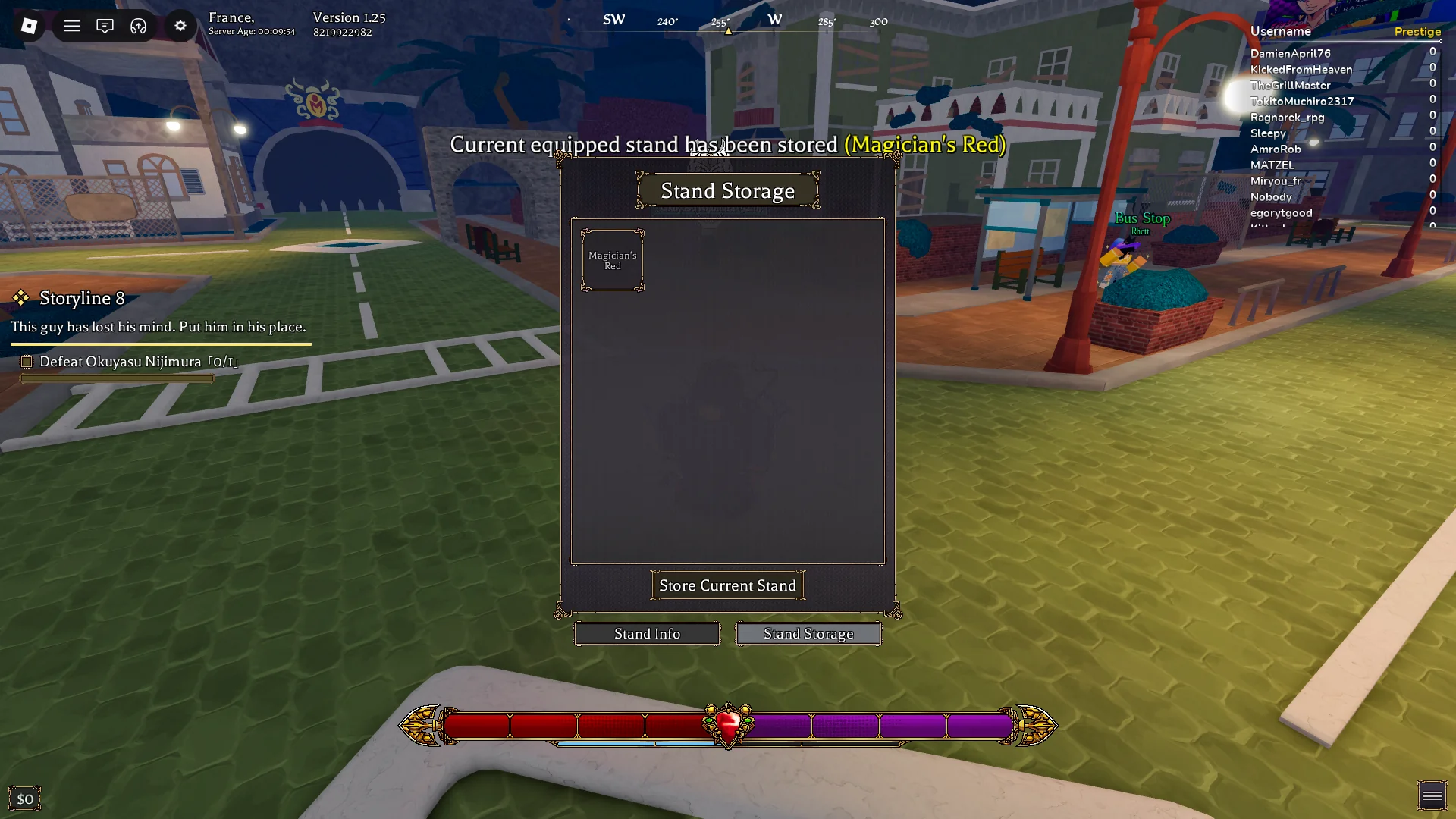Check the Defeat Okuyasu Nijimura objective checkbox

click(27, 362)
